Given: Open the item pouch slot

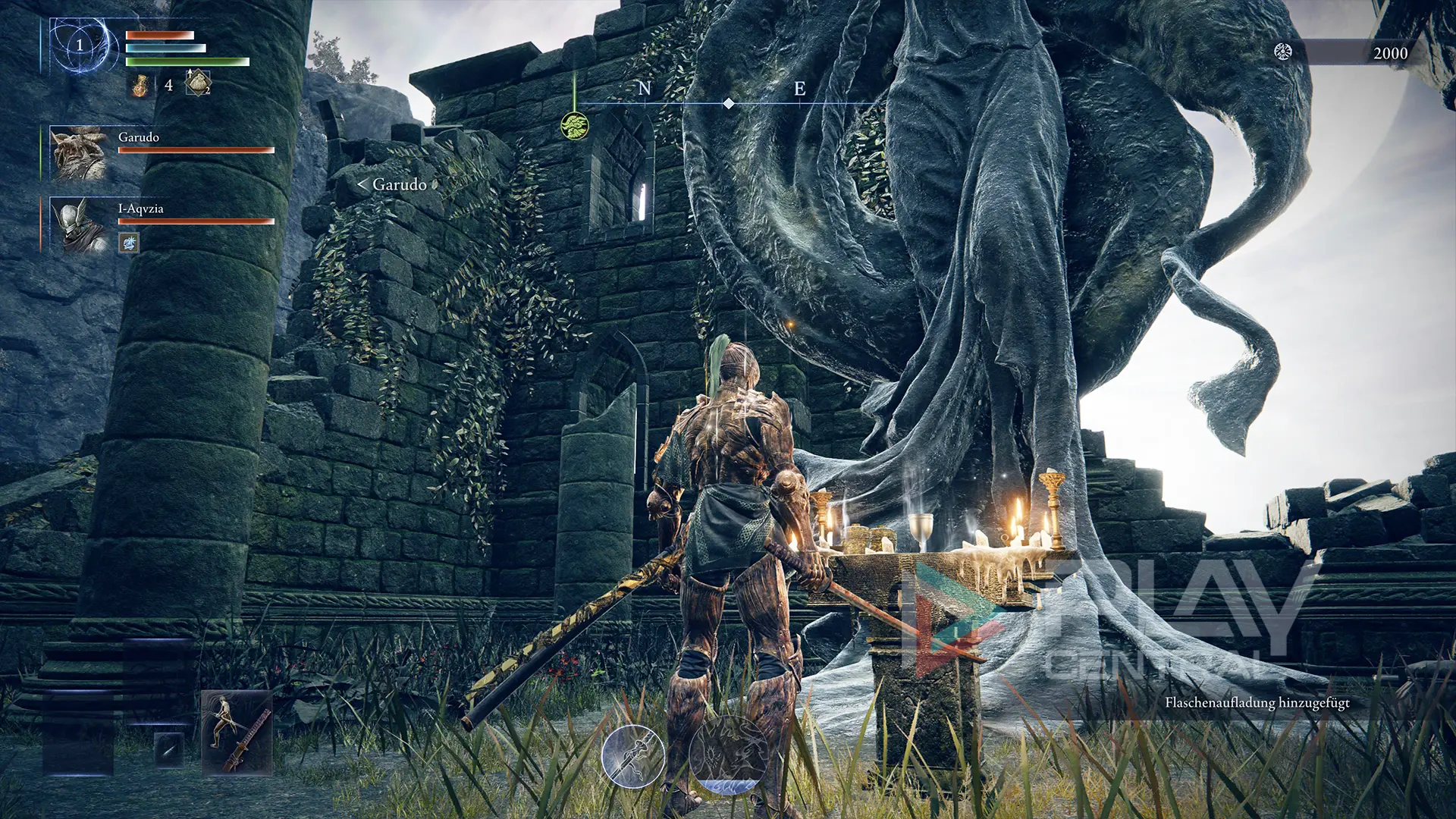Looking at the screenshot, I should pyautogui.click(x=198, y=83).
